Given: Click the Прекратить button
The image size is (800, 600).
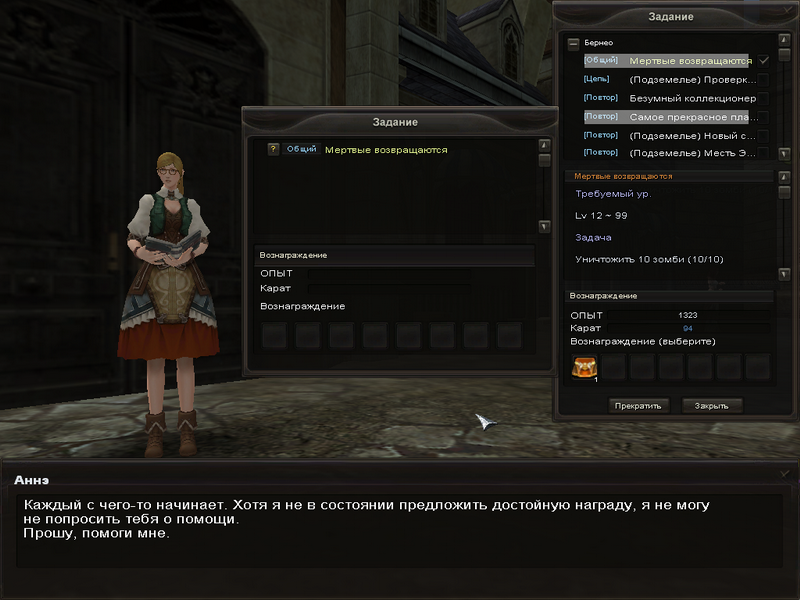Looking at the screenshot, I should coord(637,406).
